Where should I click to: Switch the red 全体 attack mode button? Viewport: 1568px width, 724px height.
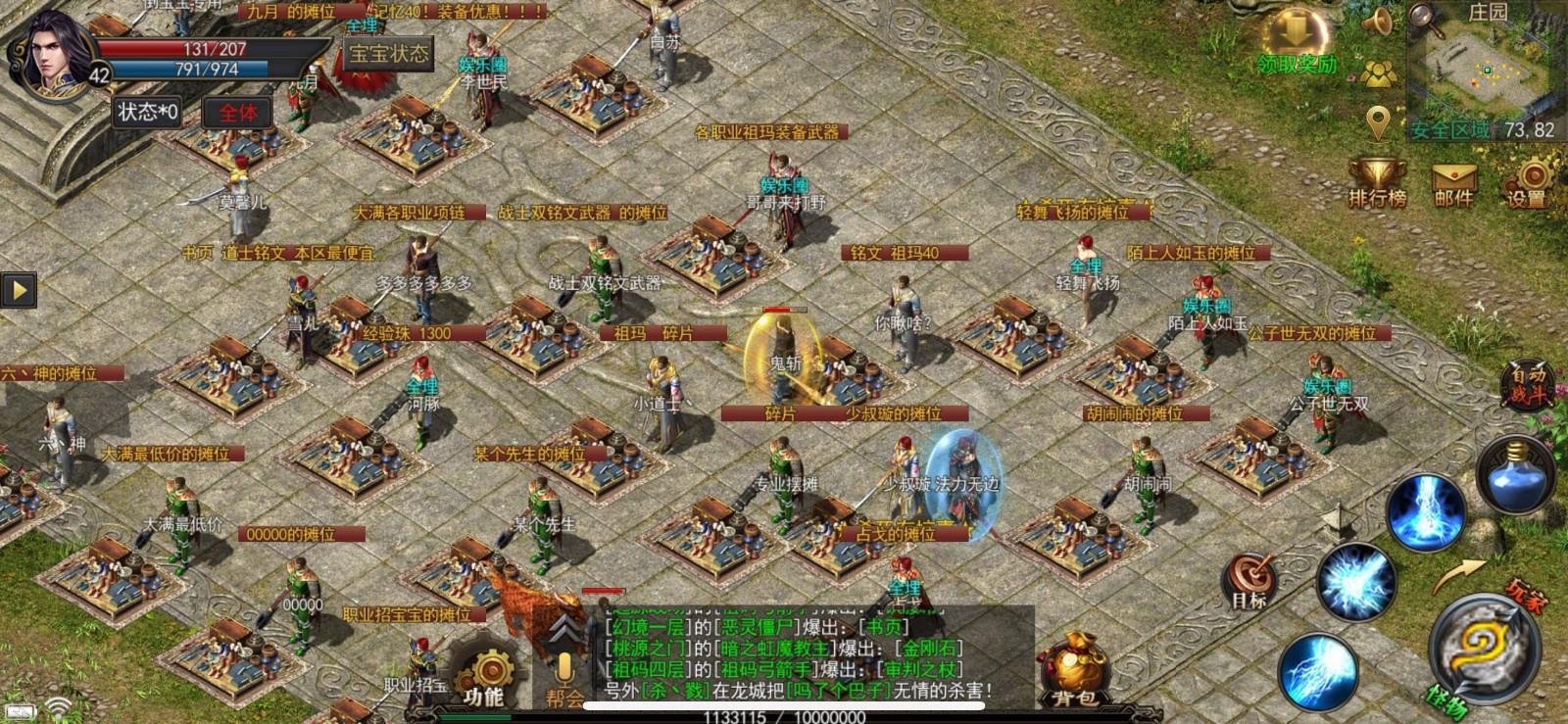(237, 113)
